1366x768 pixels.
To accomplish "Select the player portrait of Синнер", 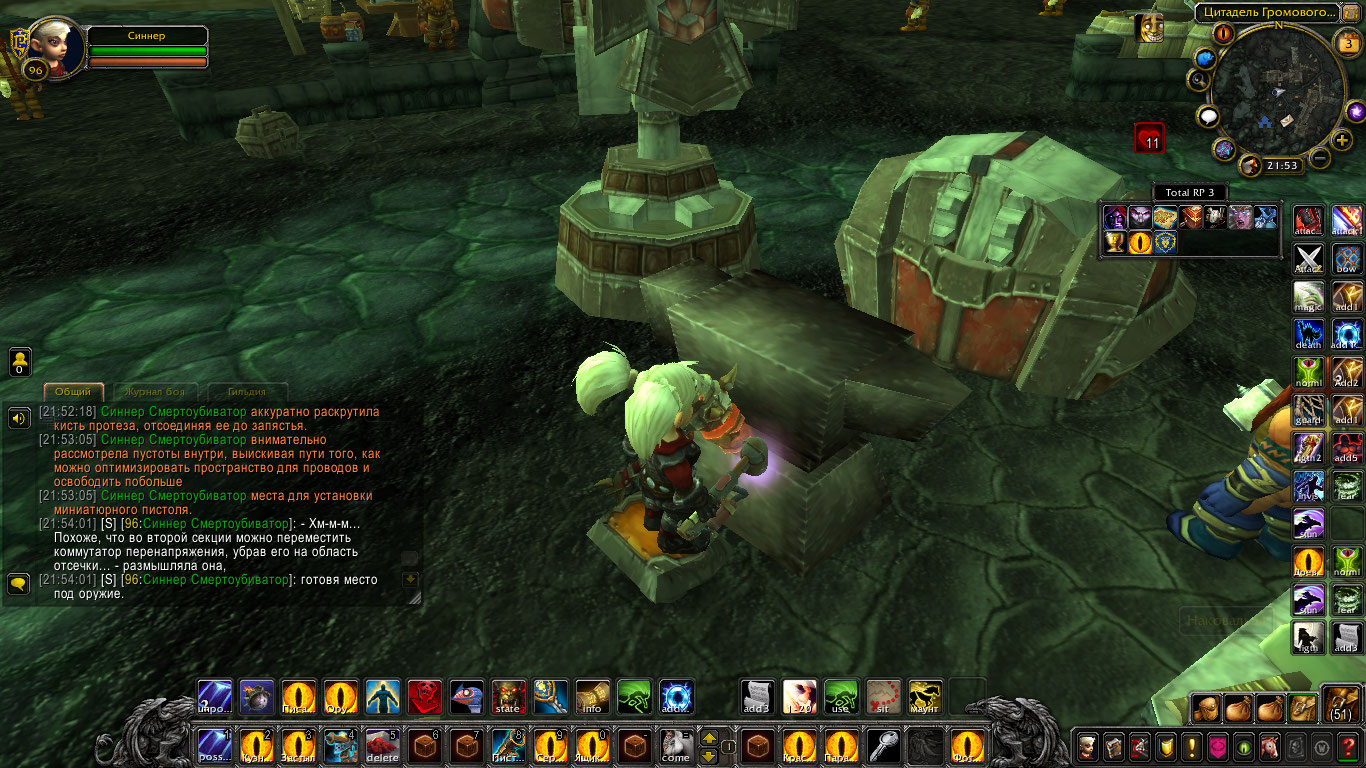I will pyautogui.click(x=50, y=47).
